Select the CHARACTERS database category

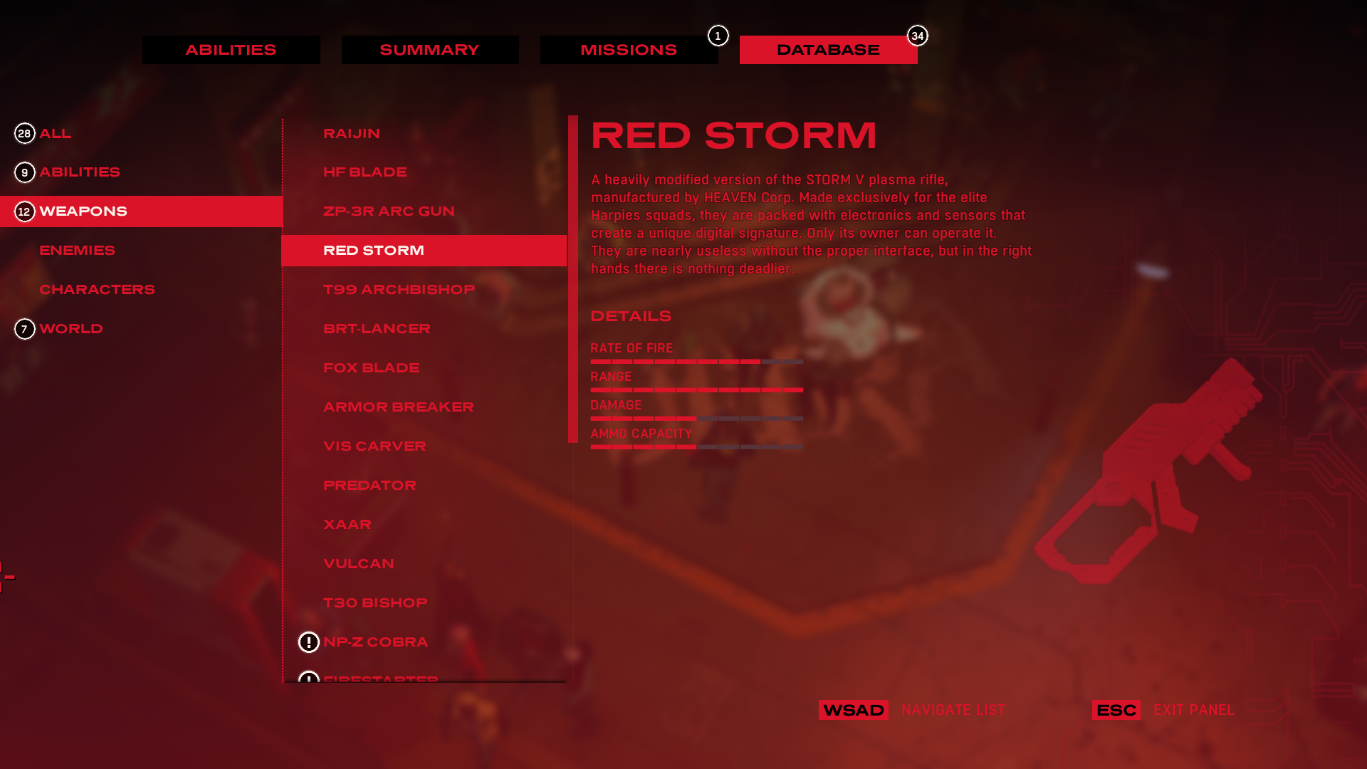97,289
